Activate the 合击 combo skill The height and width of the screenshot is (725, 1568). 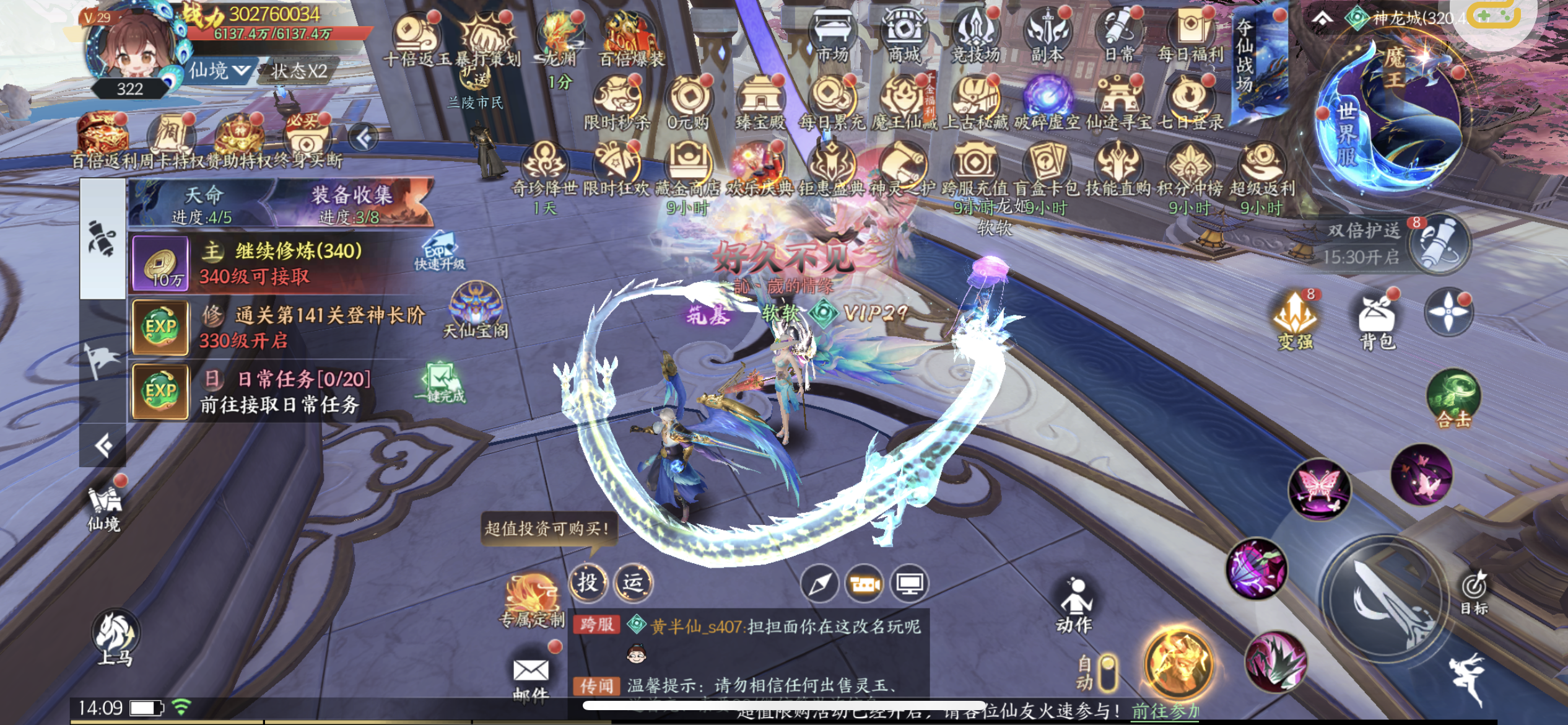tap(1453, 400)
